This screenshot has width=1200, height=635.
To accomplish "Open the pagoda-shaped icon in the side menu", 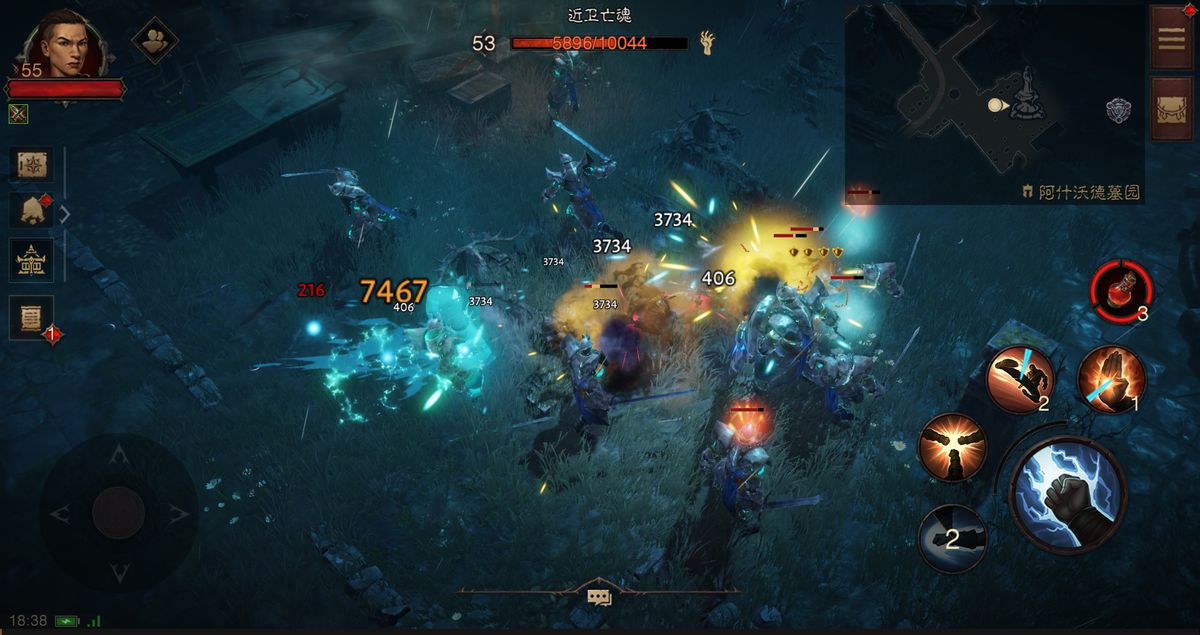I will coord(31,261).
